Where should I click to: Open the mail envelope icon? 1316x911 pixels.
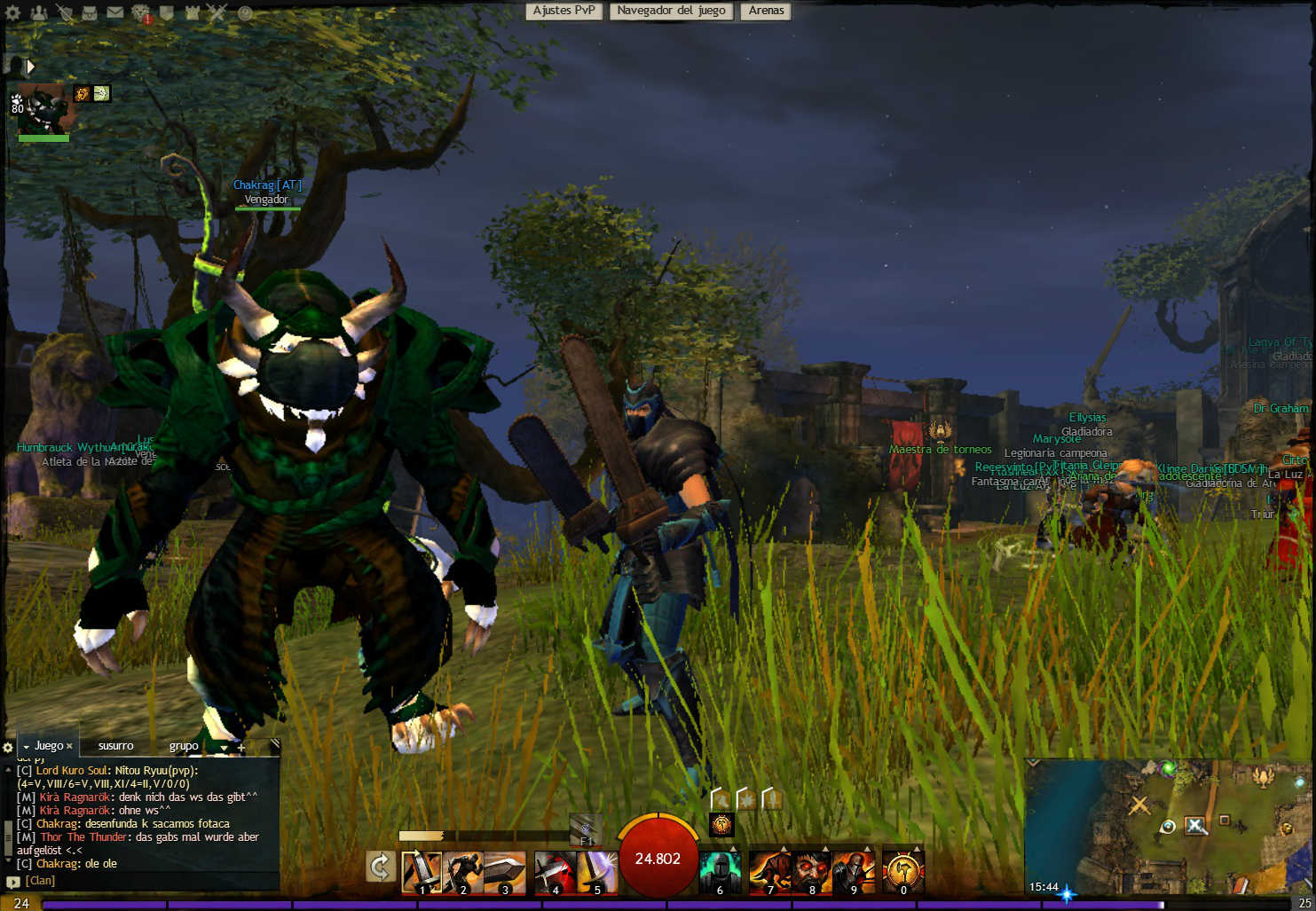115,12
